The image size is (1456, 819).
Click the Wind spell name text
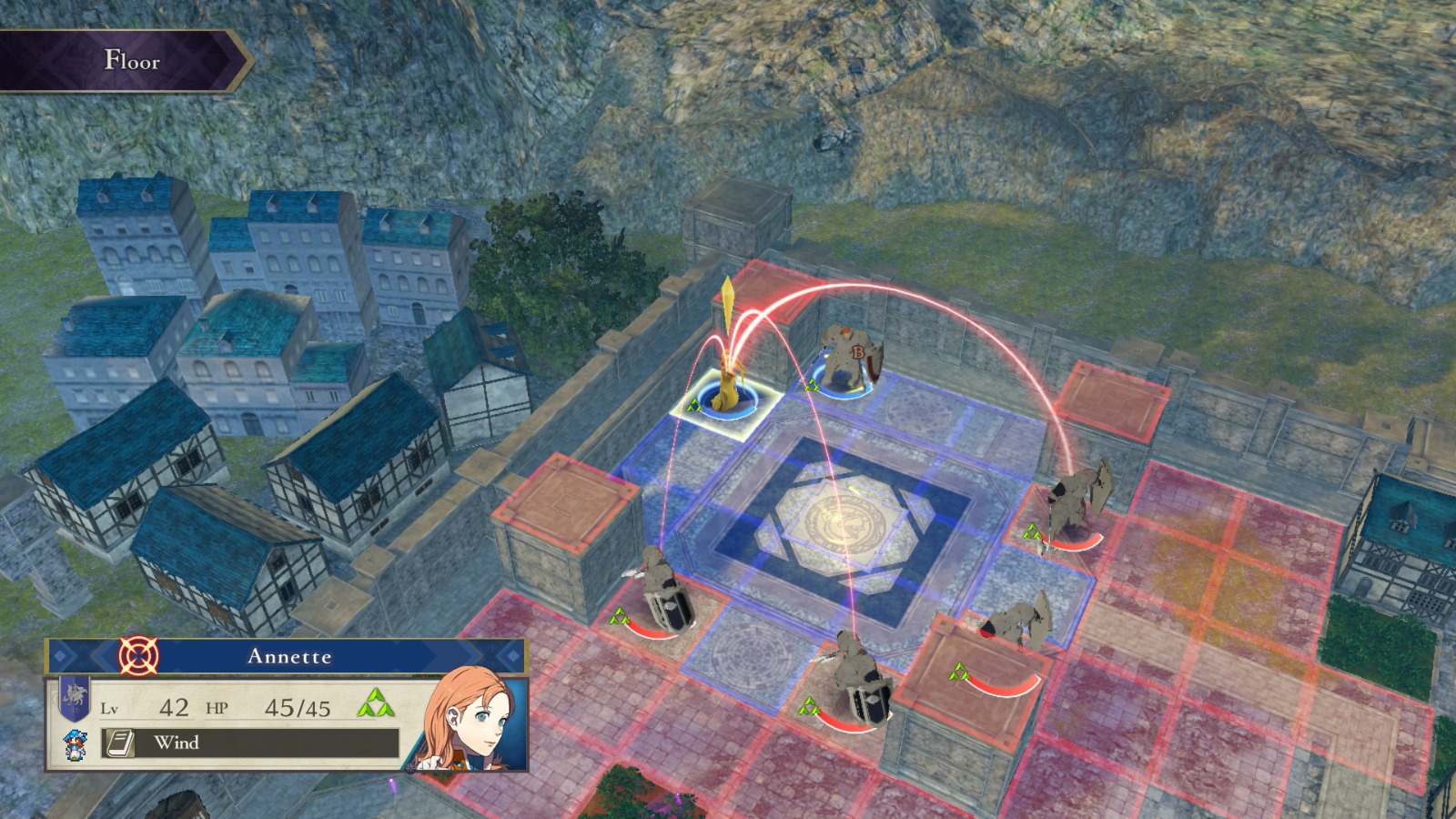[x=178, y=743]
